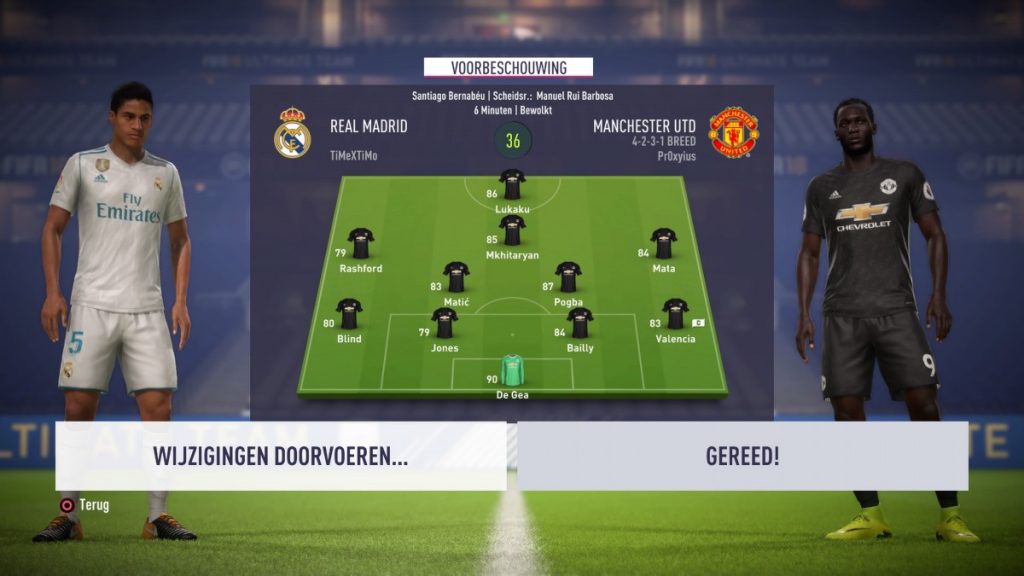
Task: Select captain Valencia's shirt
Action: coord(675,314)
